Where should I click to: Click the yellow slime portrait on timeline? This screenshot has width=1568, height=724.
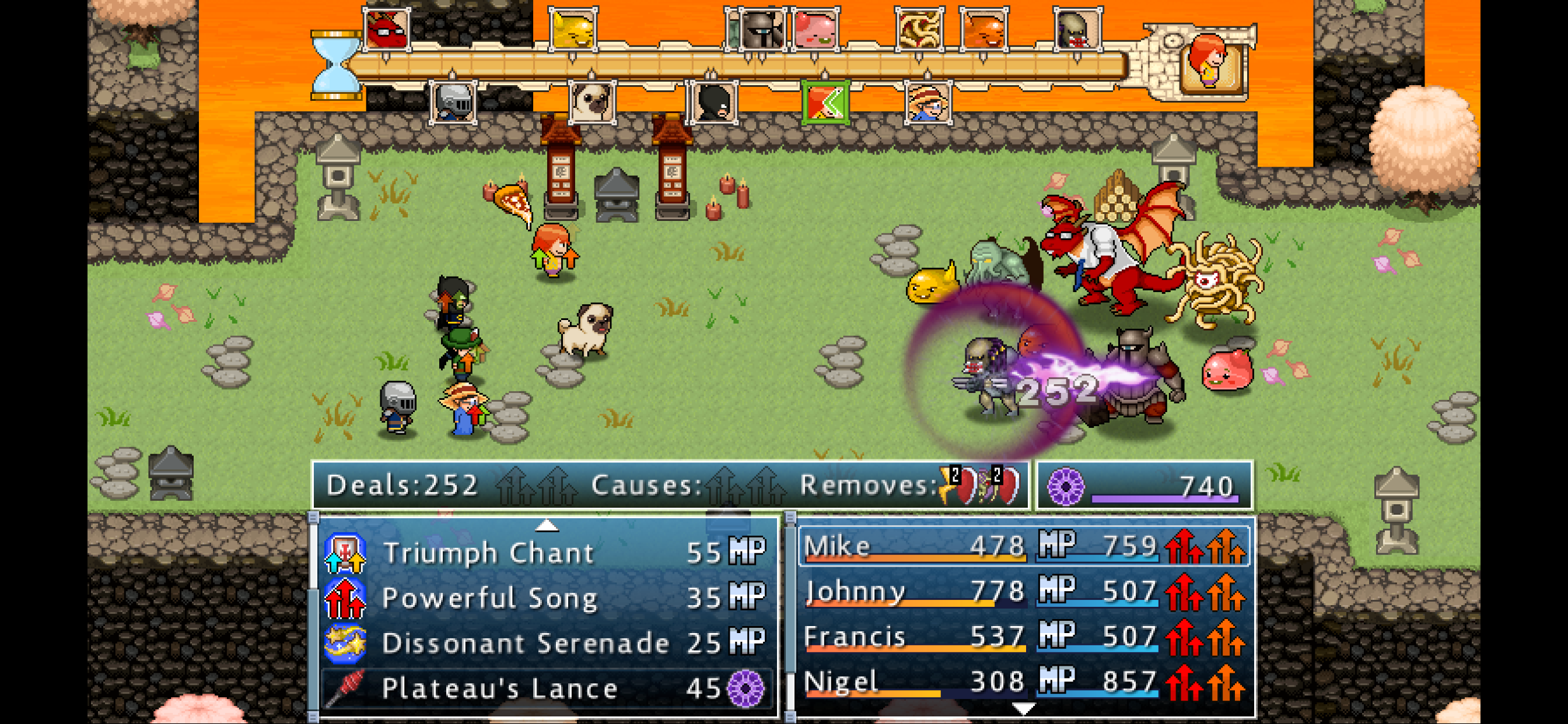click(572, 29)
